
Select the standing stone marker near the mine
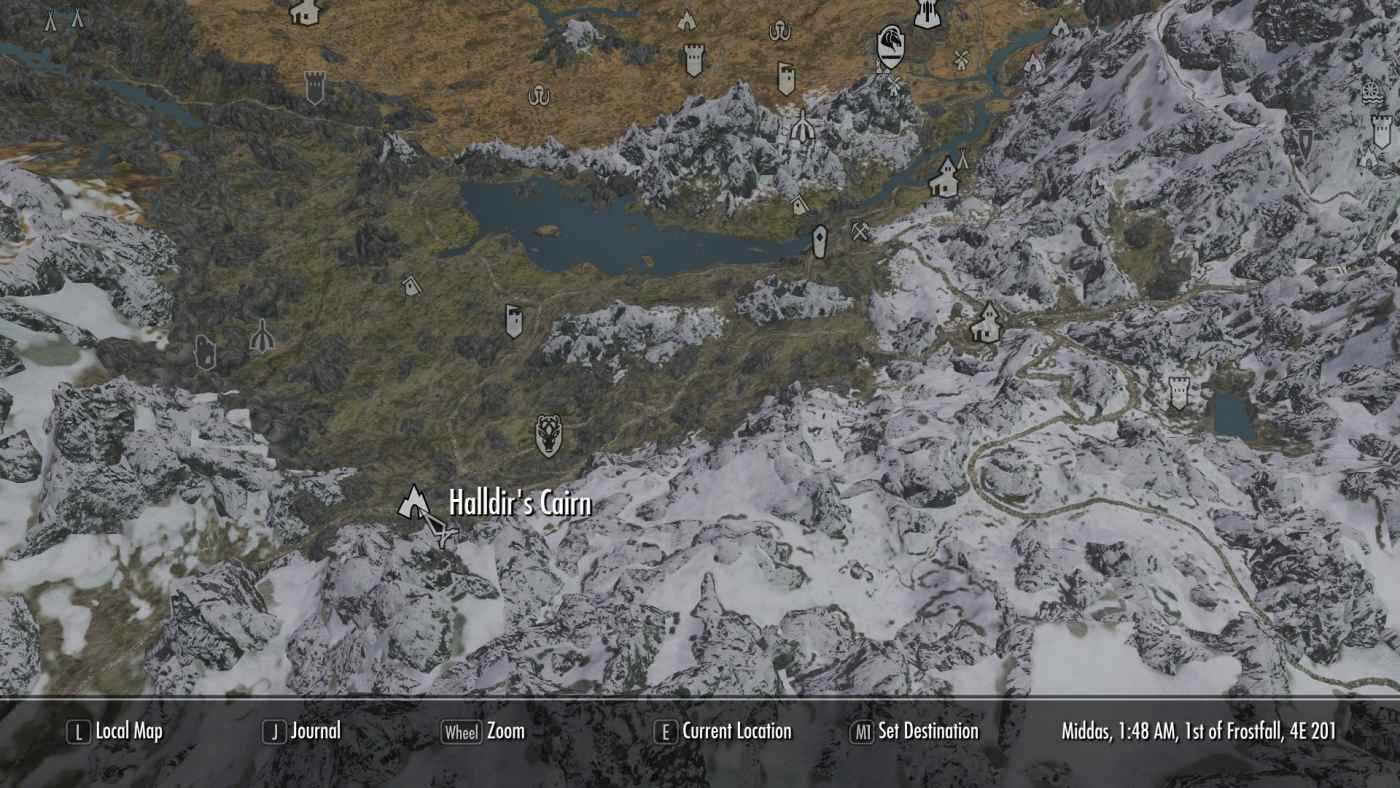[820, 240]
